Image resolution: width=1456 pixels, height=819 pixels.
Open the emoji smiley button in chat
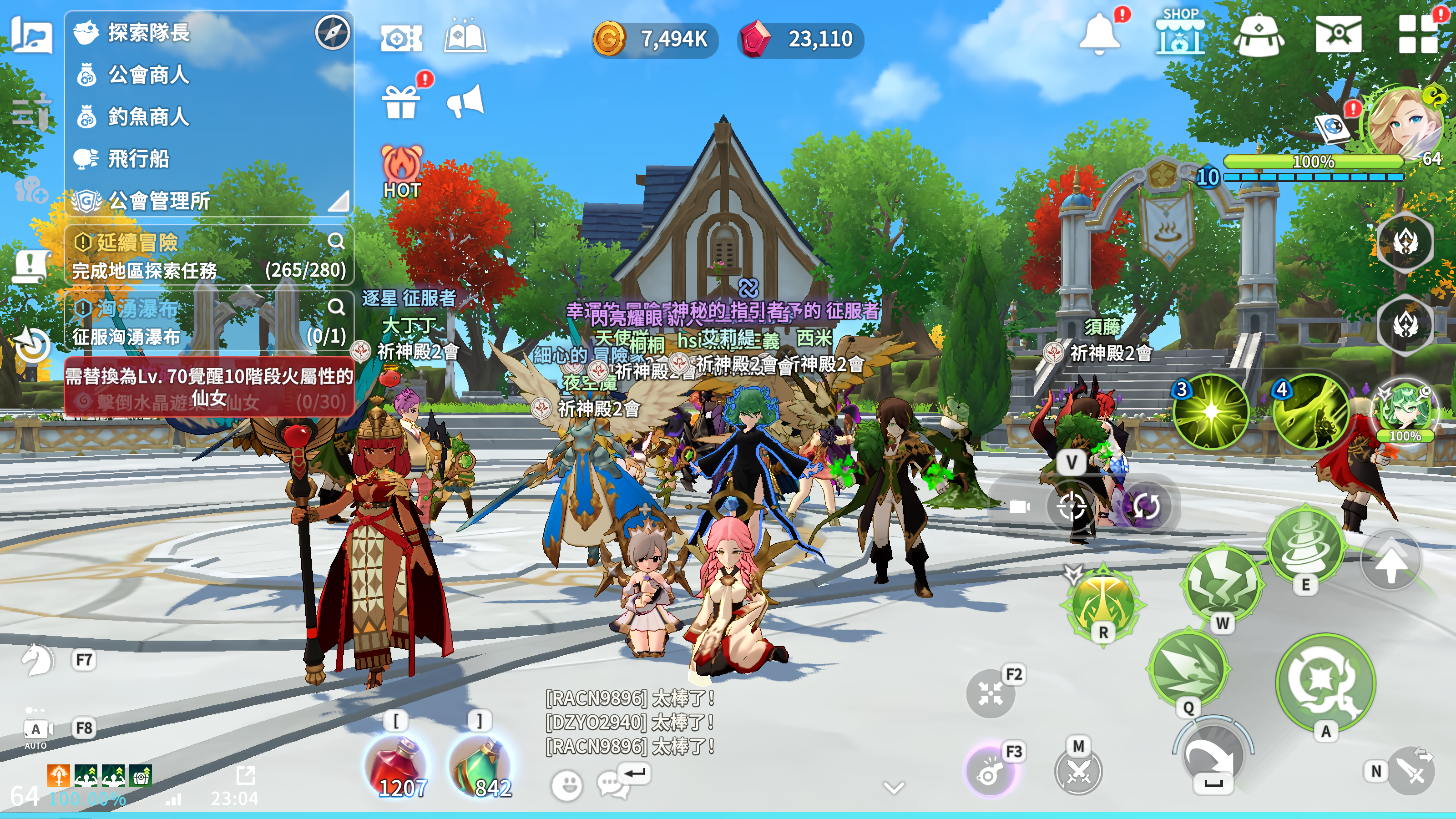566,784
